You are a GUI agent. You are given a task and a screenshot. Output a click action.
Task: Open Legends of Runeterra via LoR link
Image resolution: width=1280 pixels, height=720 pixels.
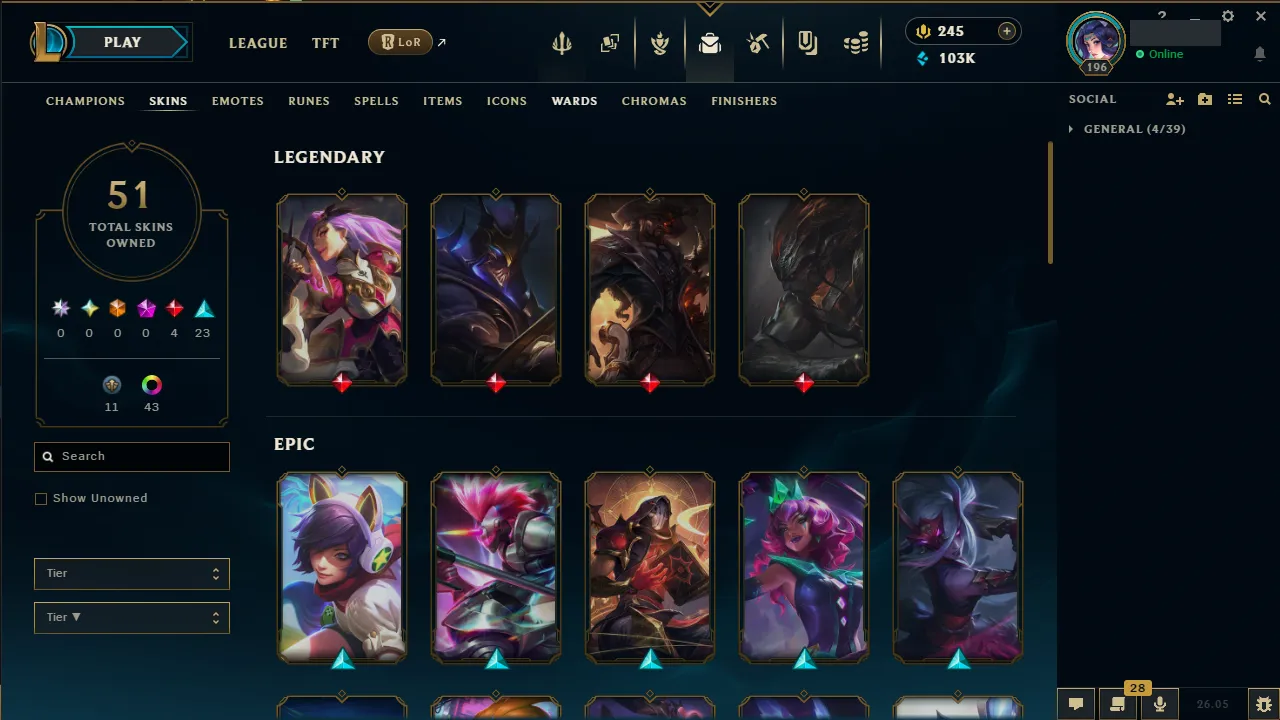(400, 42)
